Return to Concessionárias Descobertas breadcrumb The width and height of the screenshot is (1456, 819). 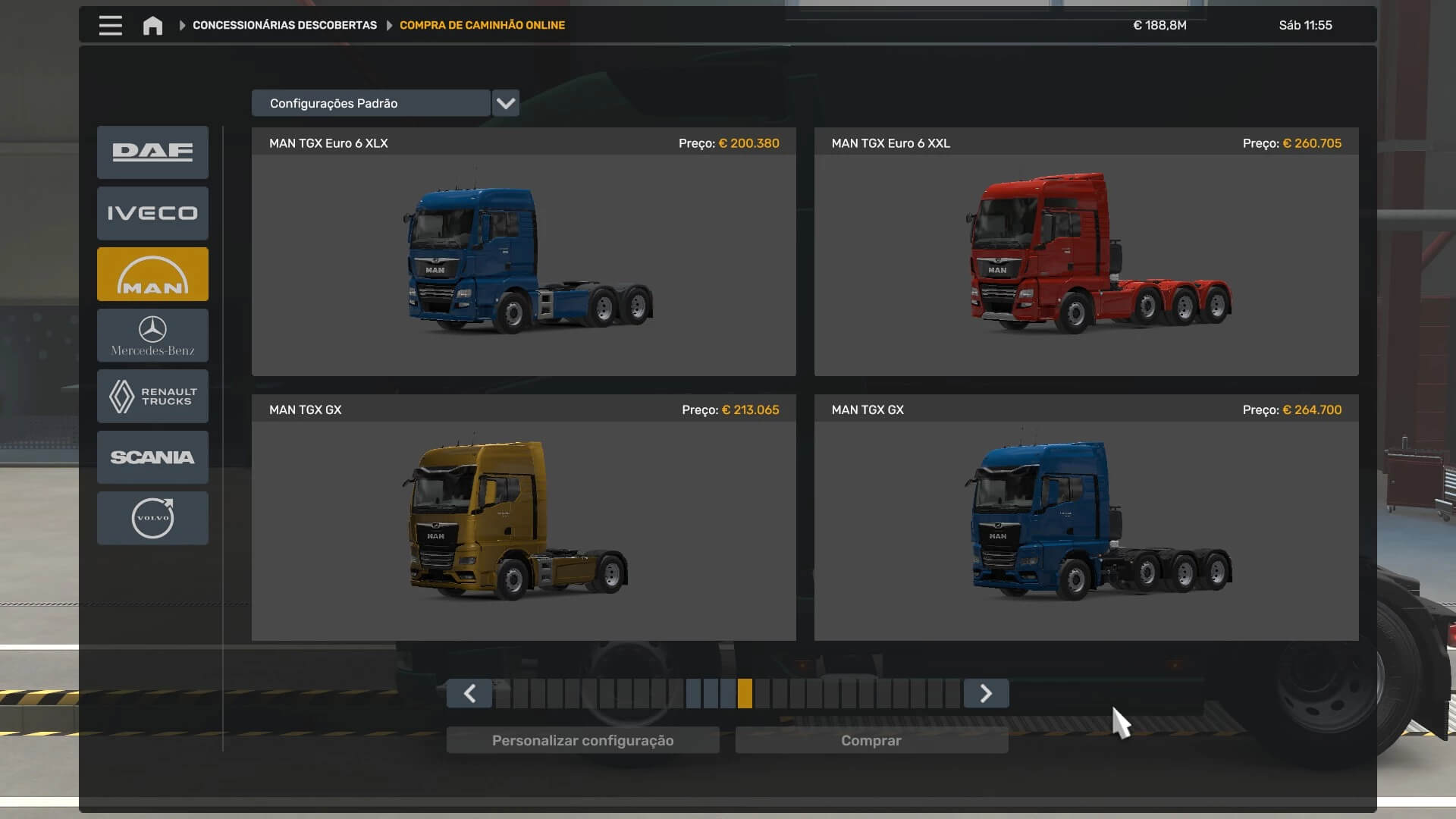(284, 25)
